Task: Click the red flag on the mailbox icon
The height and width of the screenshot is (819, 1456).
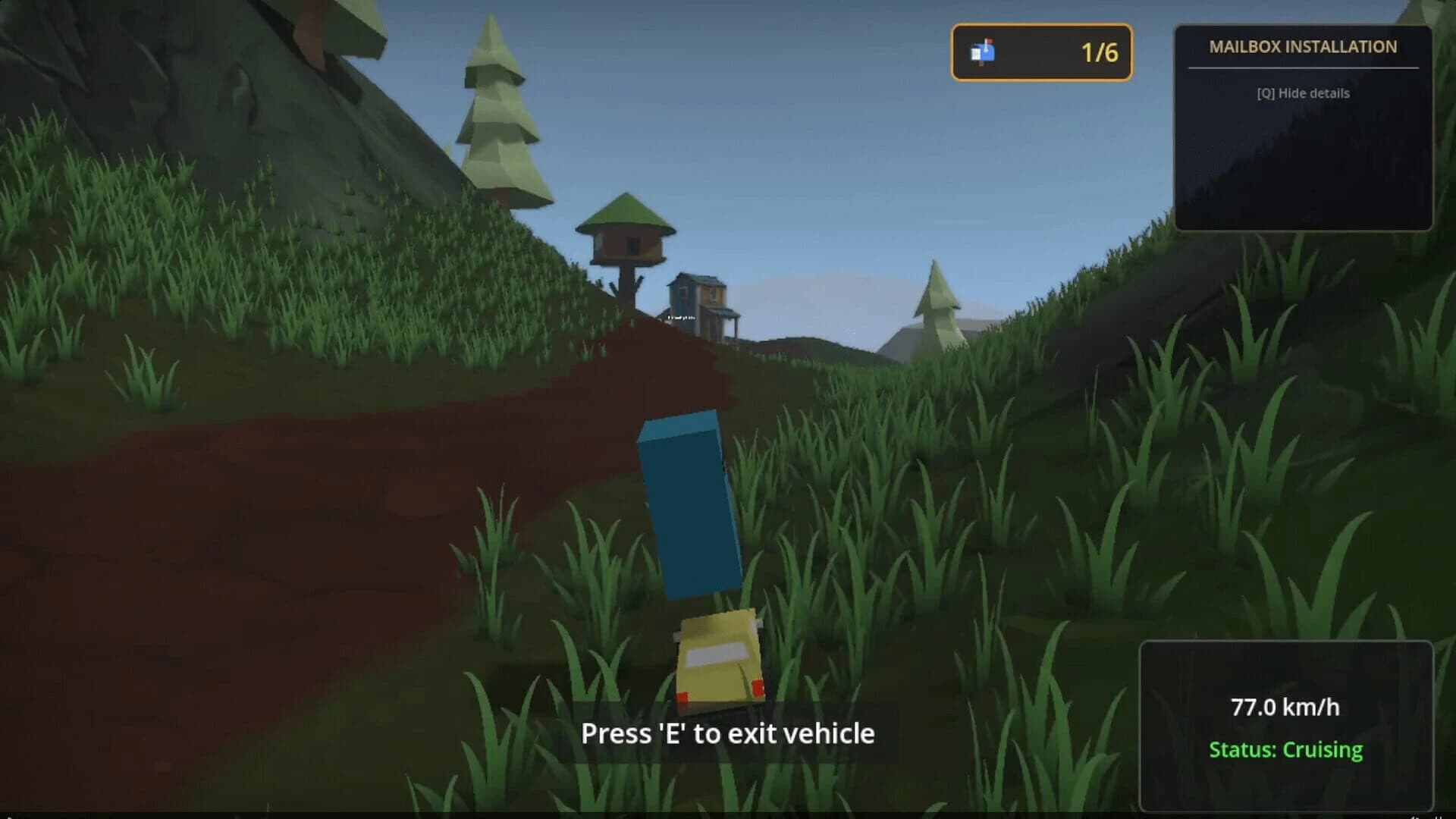Action: pyautogui.click(x=990, y=41)
